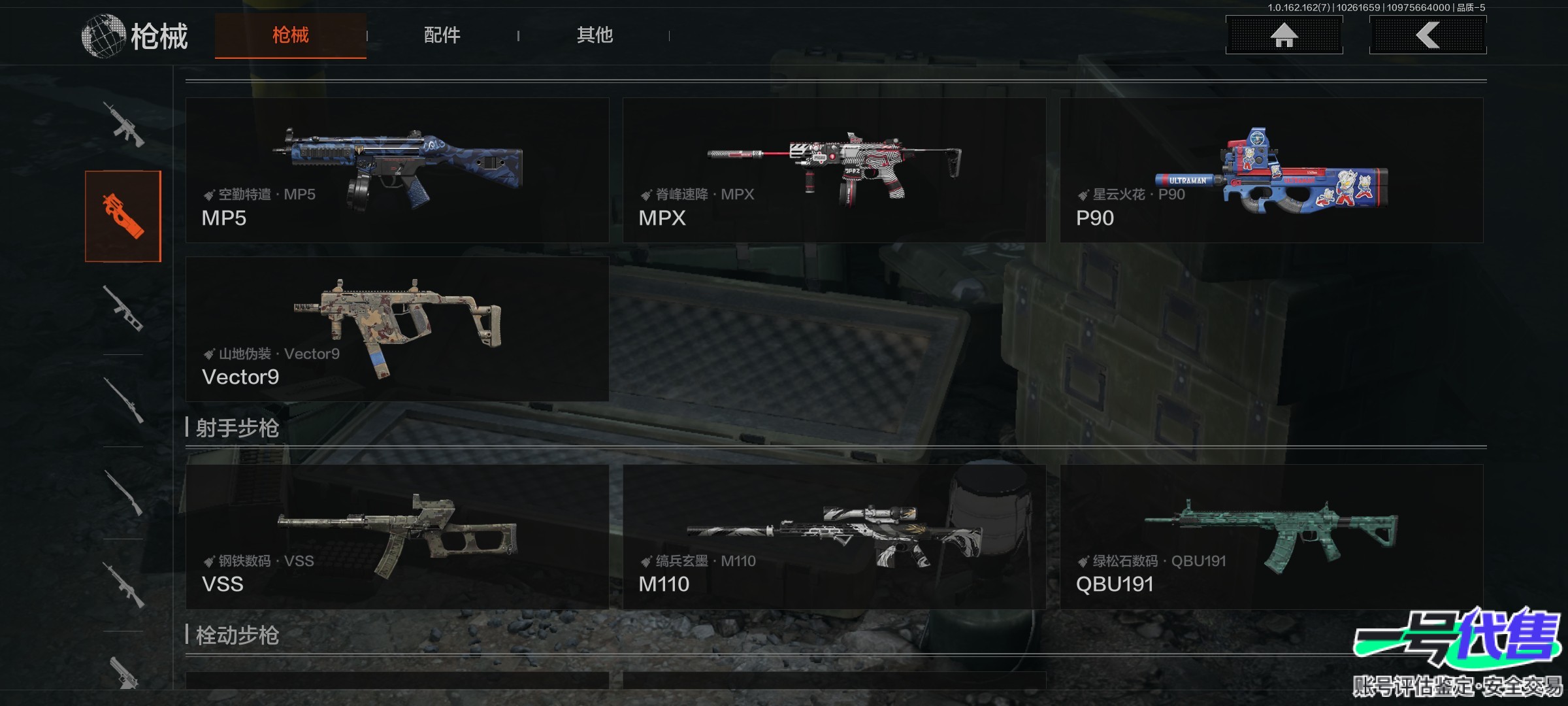Open the 配件 attachments tab
The height and width of the screenshot is (706, 1568).
442,35
